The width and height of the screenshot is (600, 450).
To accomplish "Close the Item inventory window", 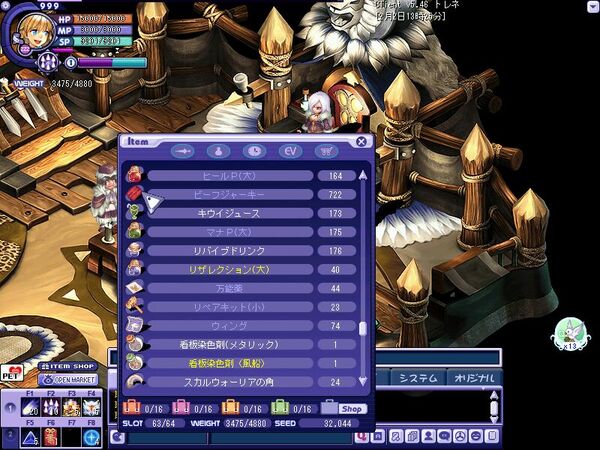I will click(362, 142).
